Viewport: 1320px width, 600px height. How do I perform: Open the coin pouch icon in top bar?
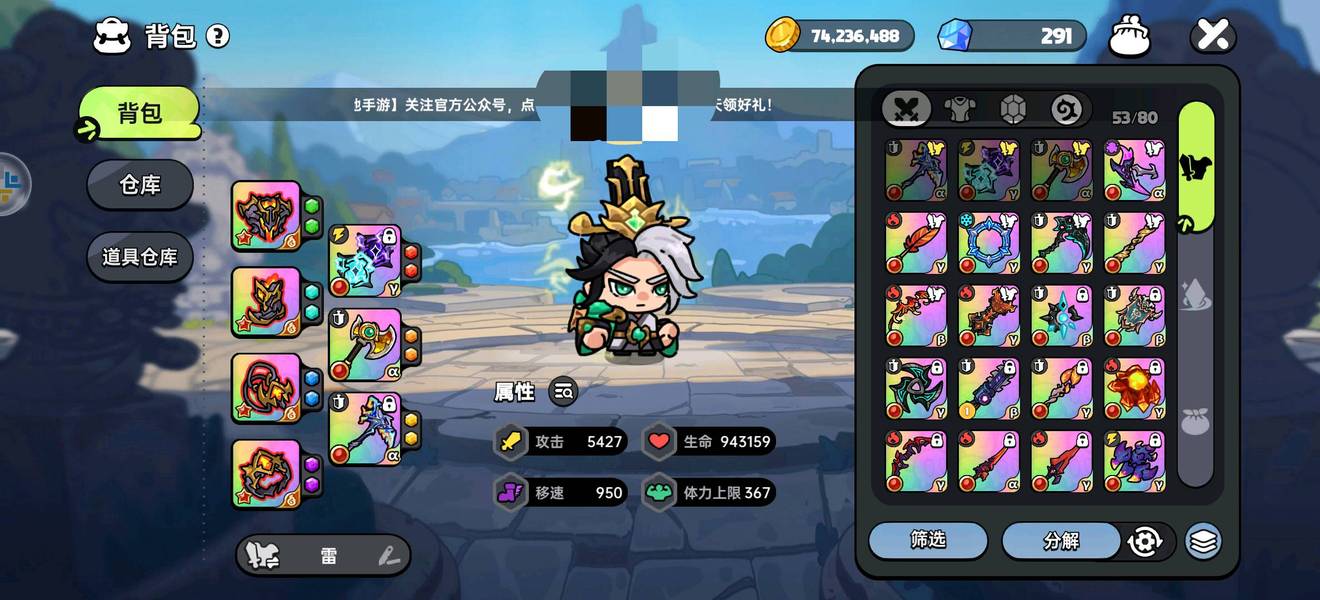click(x=1130, y=37)
